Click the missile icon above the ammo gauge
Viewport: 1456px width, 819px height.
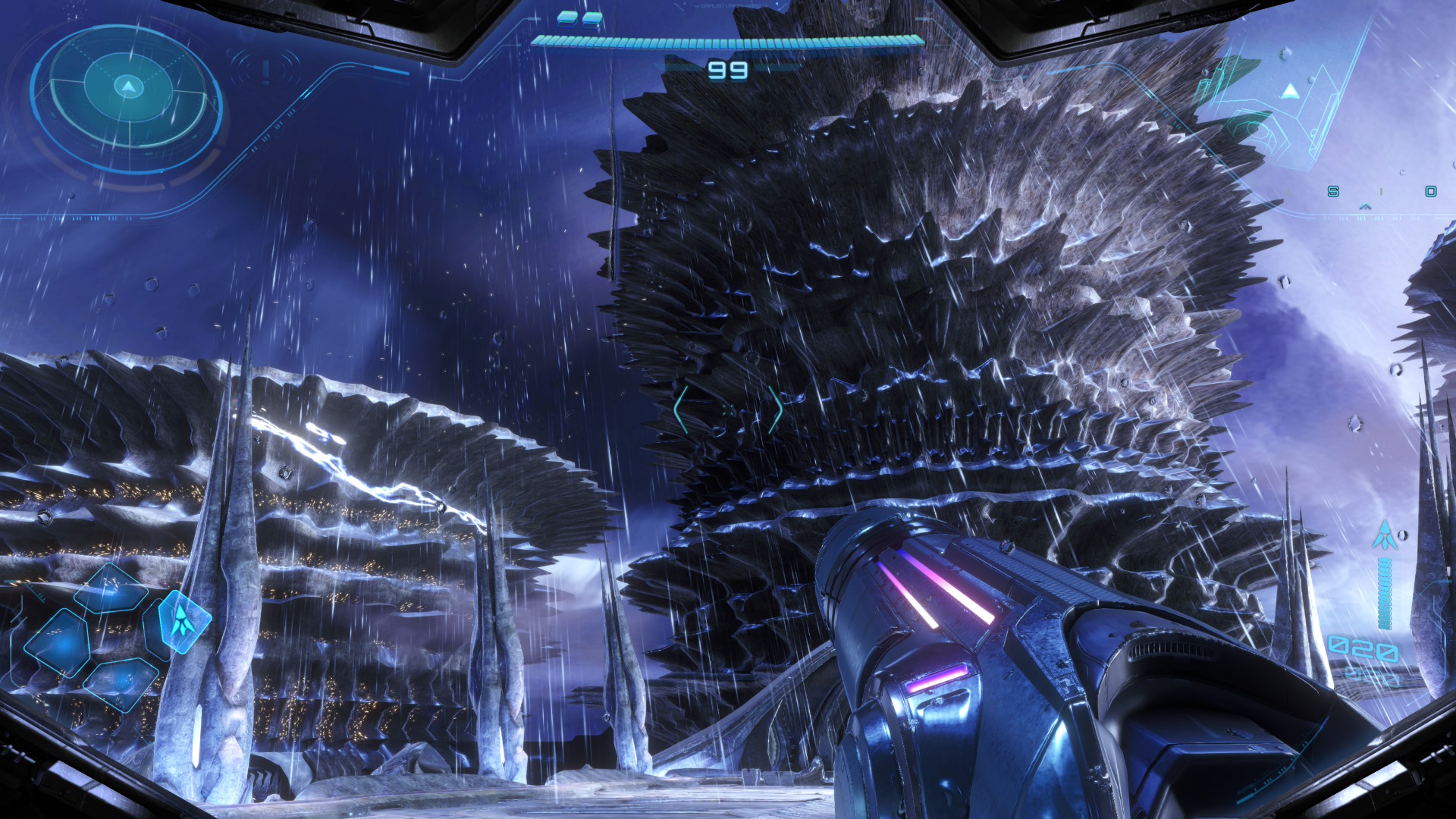tap(1385, 535)
